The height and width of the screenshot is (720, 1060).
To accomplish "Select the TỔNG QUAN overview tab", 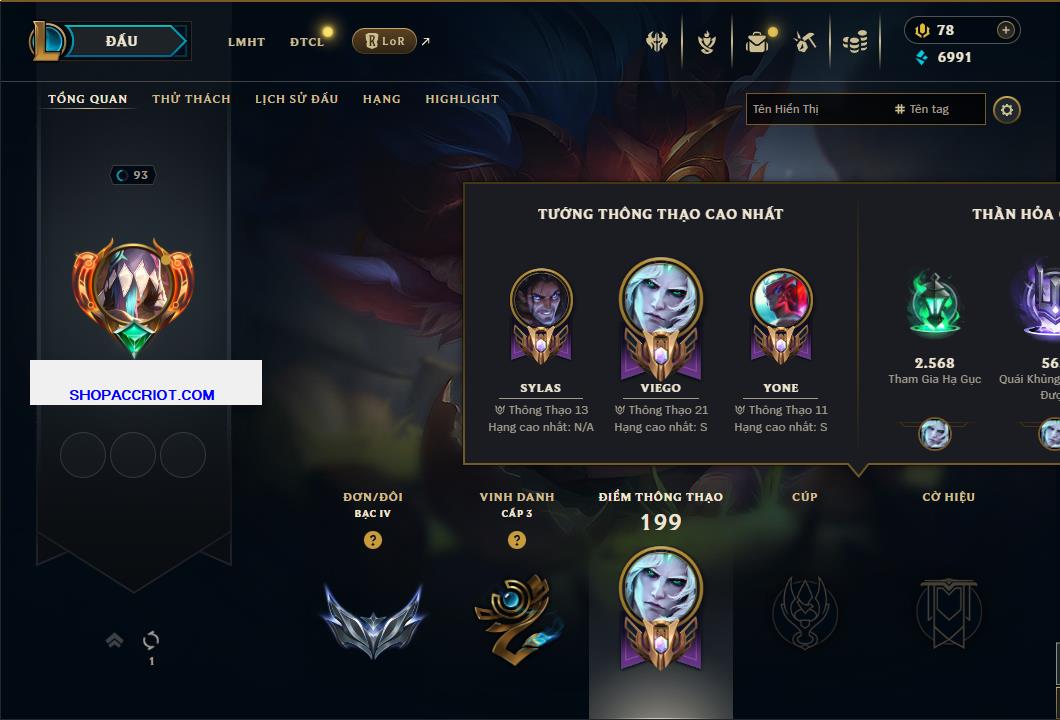I will click(88, 99).
